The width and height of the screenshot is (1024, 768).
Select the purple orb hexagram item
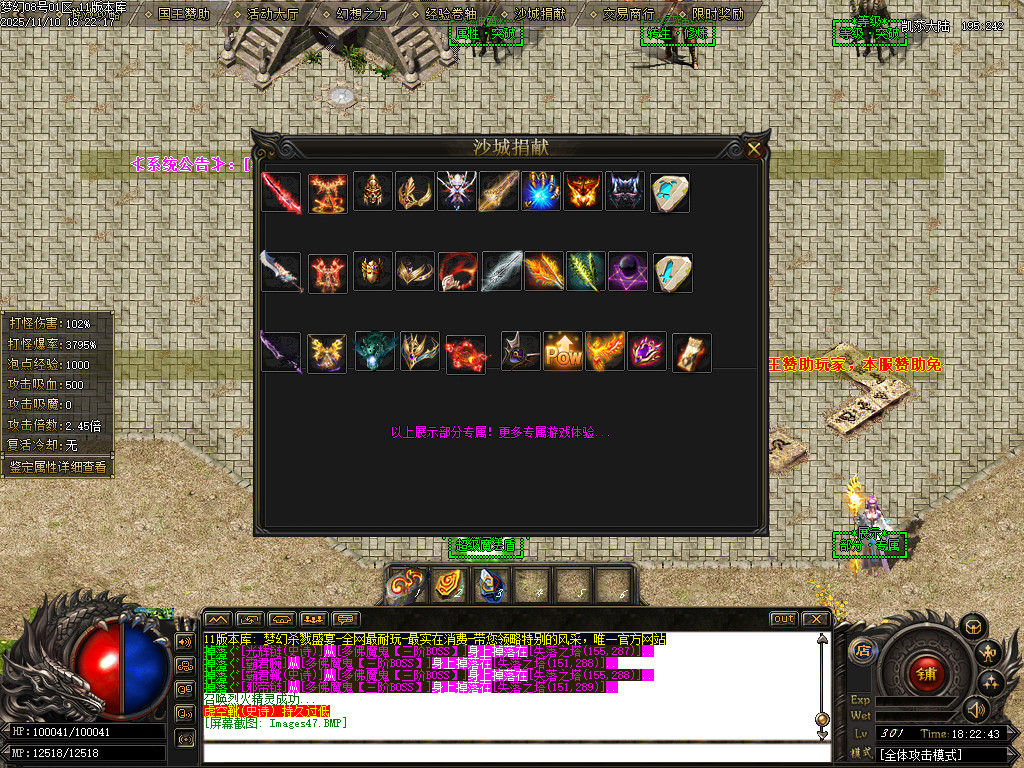(x=628, y=272)
